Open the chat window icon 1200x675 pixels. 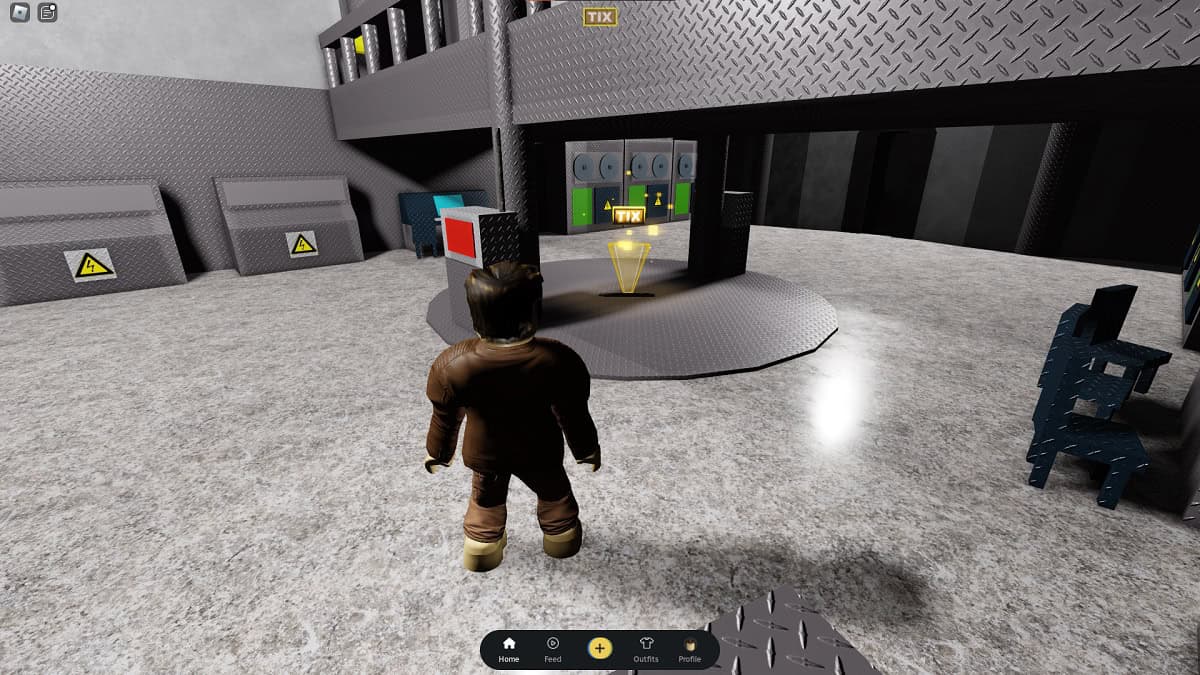tap(47, 13)
